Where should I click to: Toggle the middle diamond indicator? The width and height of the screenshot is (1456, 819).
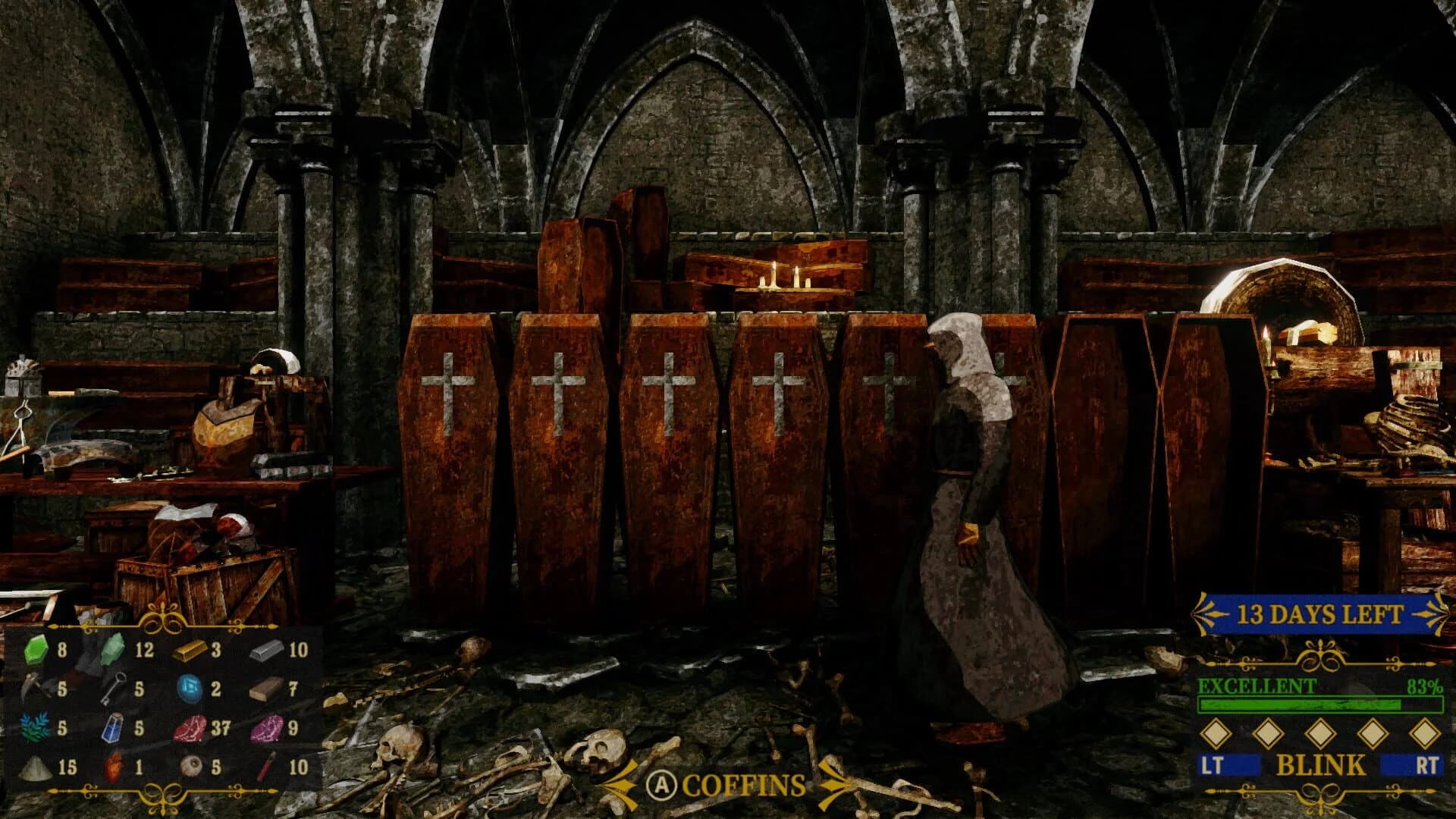pyautogui.click(x=1319, y=733)
